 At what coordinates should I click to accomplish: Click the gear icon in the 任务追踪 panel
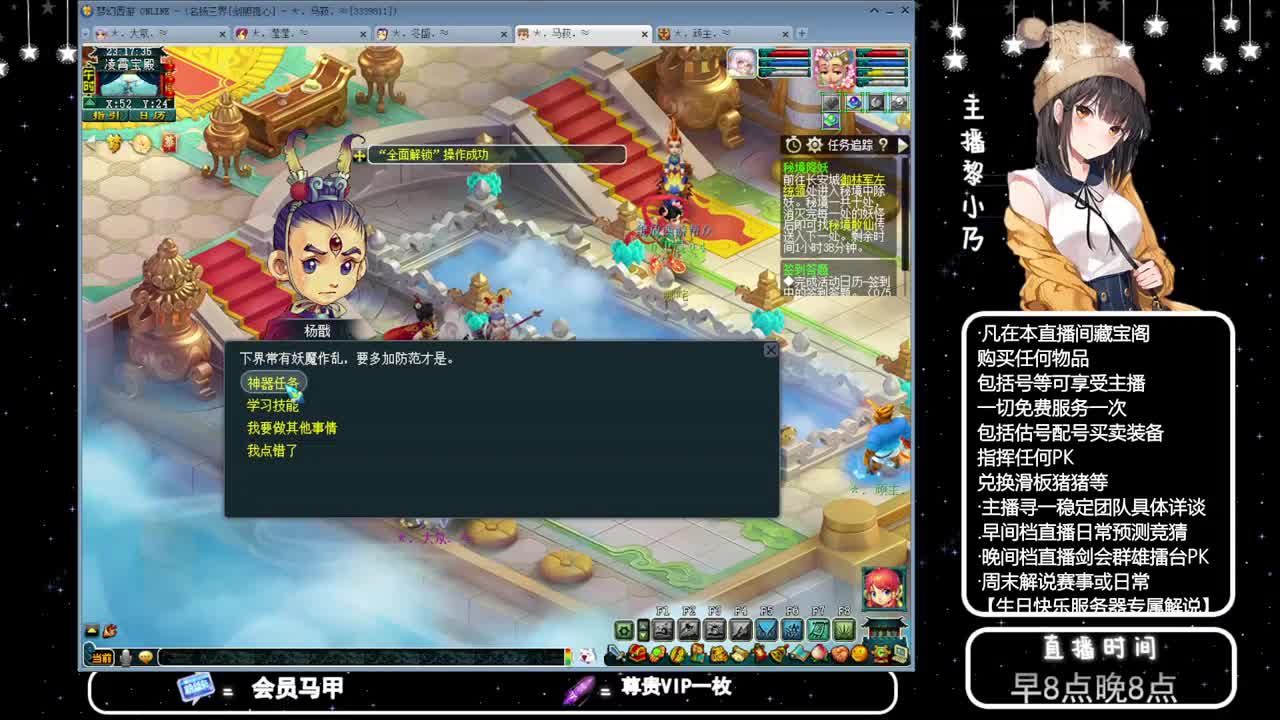(813, 144)
